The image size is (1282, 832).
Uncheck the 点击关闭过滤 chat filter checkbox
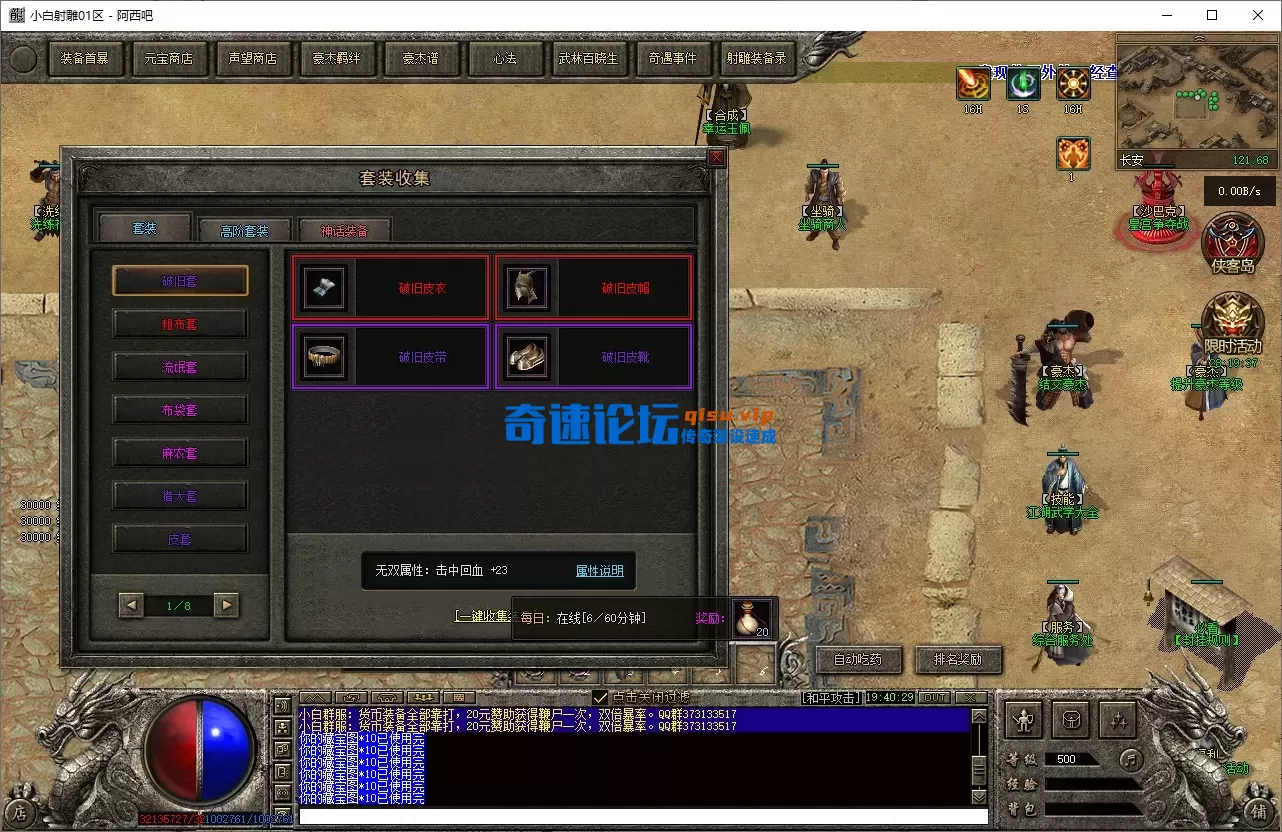point(600,697)
